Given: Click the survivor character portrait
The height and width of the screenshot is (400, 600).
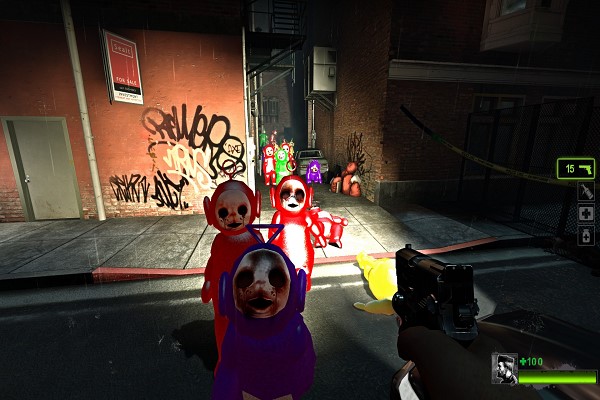Looking at the screenshot, I should click(504, 368).
